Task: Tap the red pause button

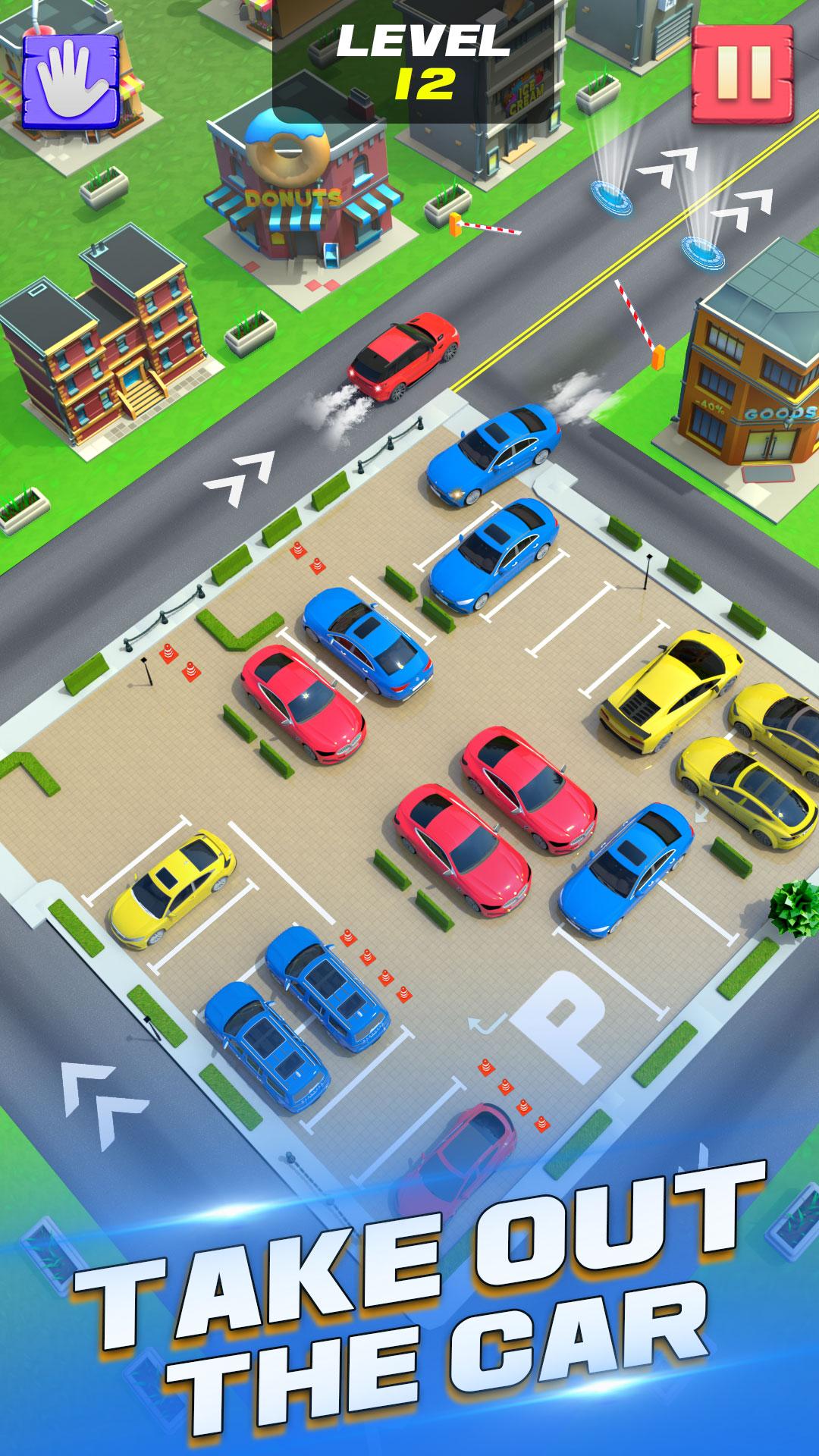Action: click(742, 74)
